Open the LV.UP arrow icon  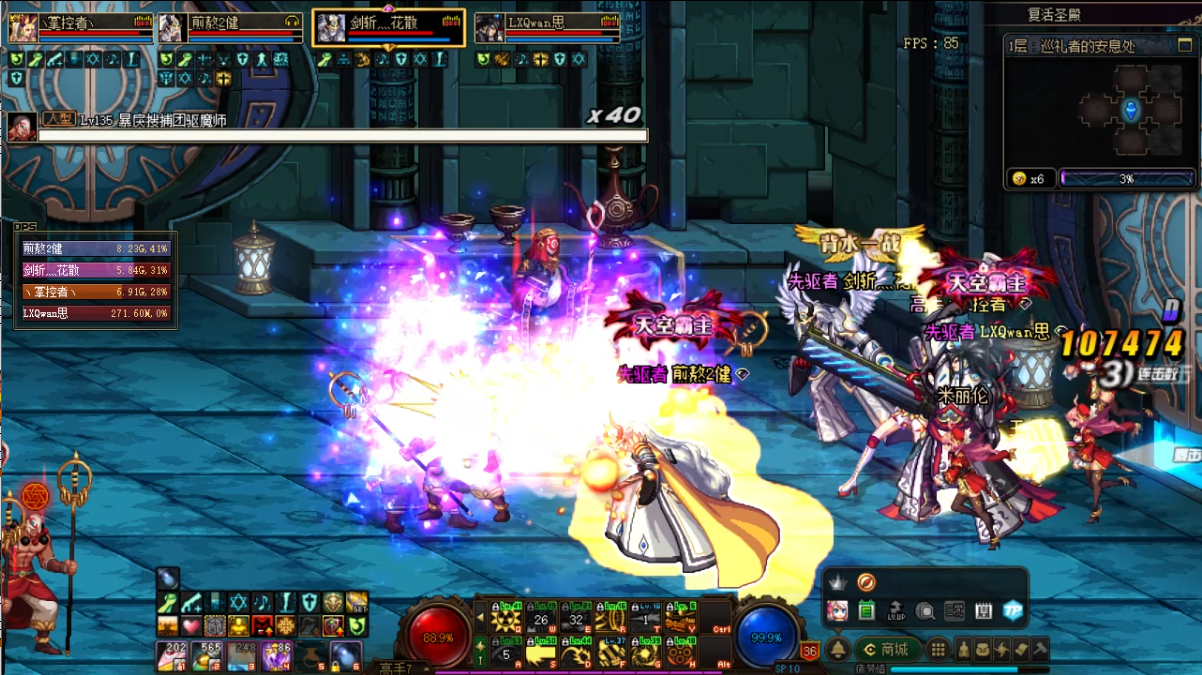(x=896, y=611)
